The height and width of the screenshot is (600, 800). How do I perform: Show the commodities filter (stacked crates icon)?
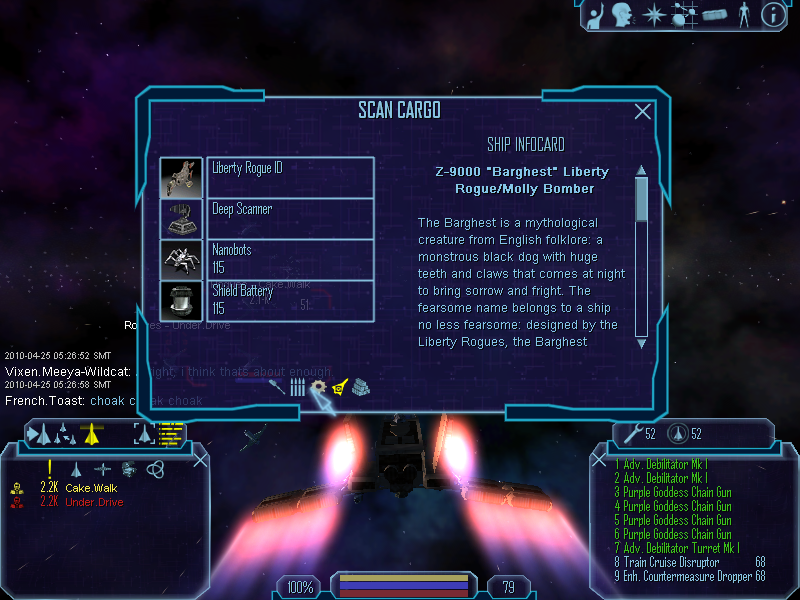(361, 386)
